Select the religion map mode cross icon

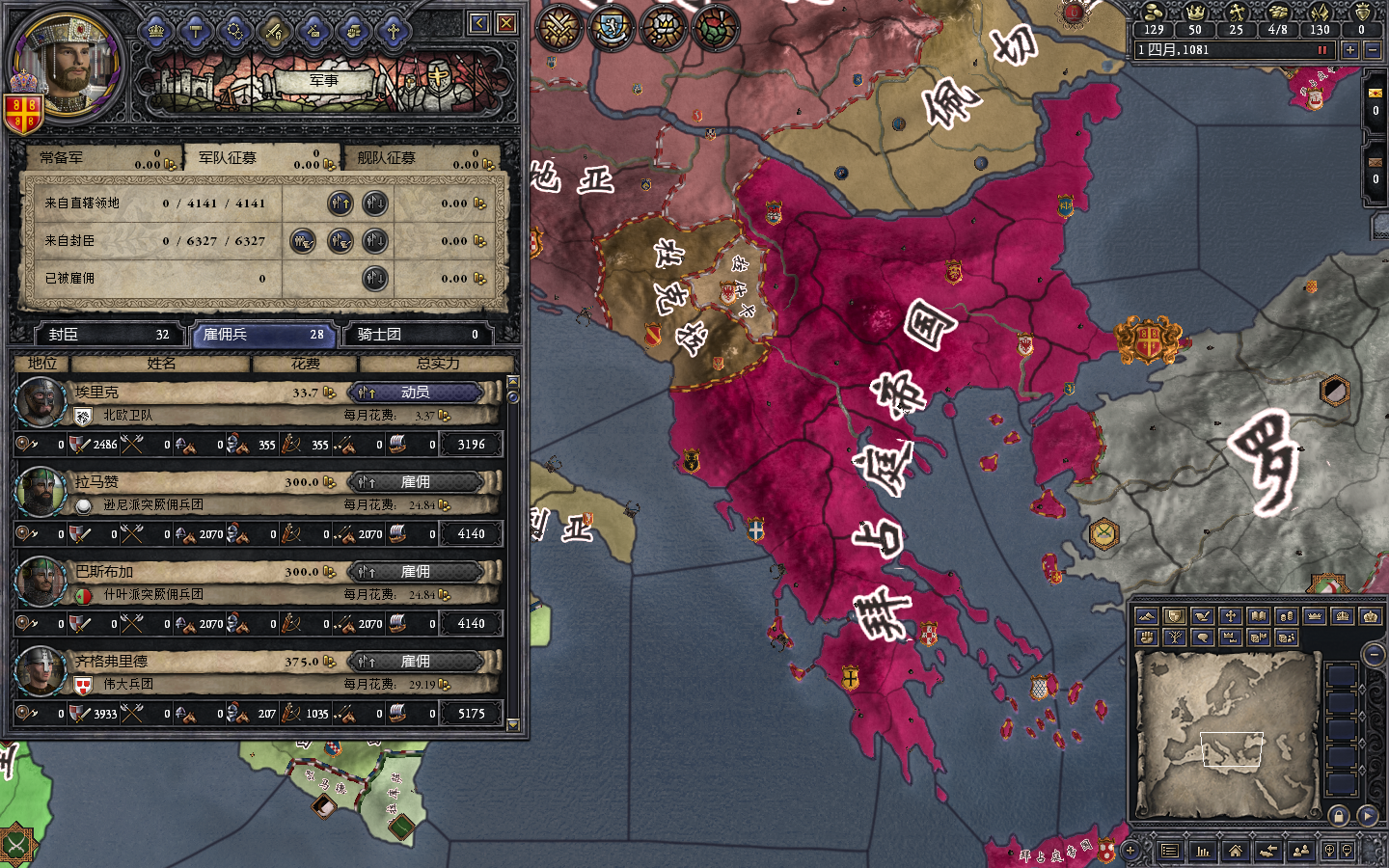coord(1231,616)
